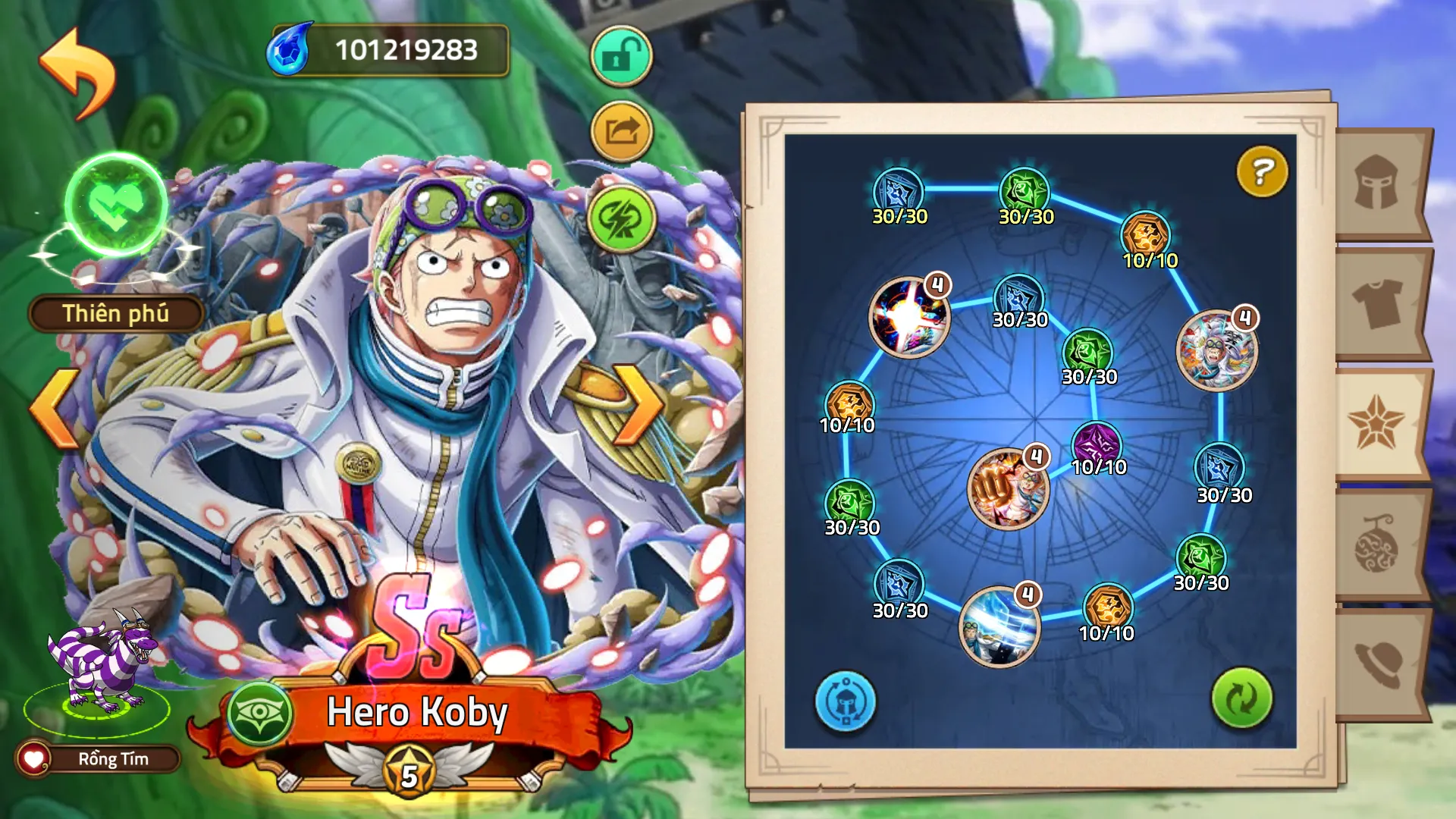This screenshot has width=1456, height=819.
Task: Go back with the orange return arrow
Action: [78, 73]
